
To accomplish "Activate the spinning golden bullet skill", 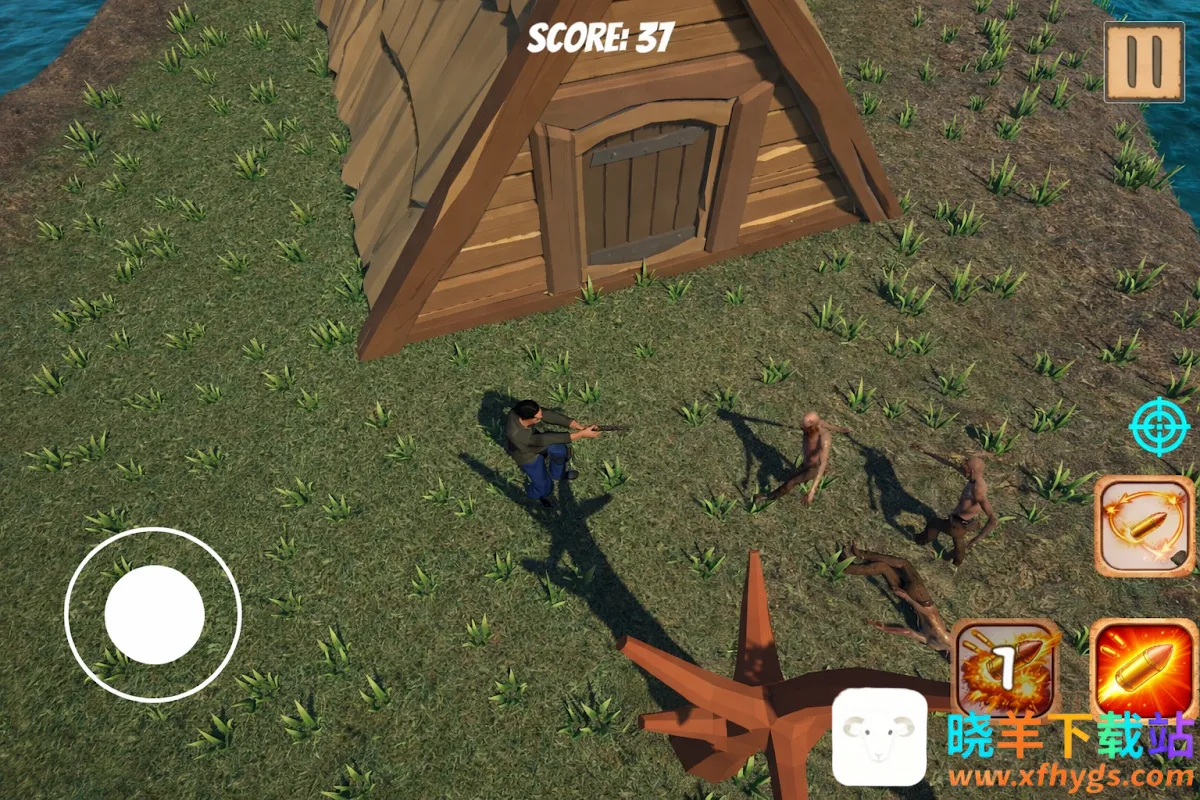I will pyautogui.click(x=1143, y=525).
